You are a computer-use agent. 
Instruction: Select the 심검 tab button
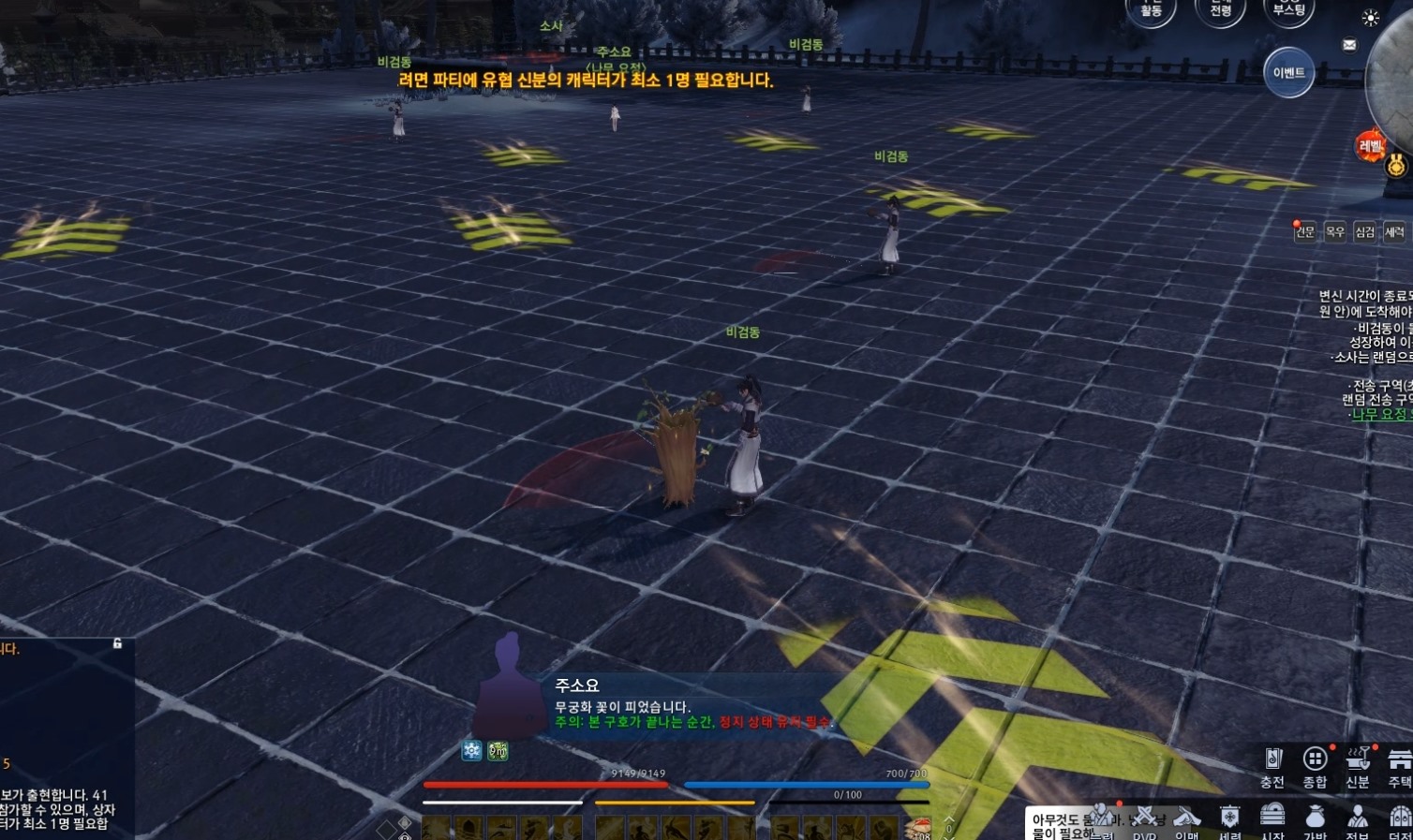coord(1365,231)
